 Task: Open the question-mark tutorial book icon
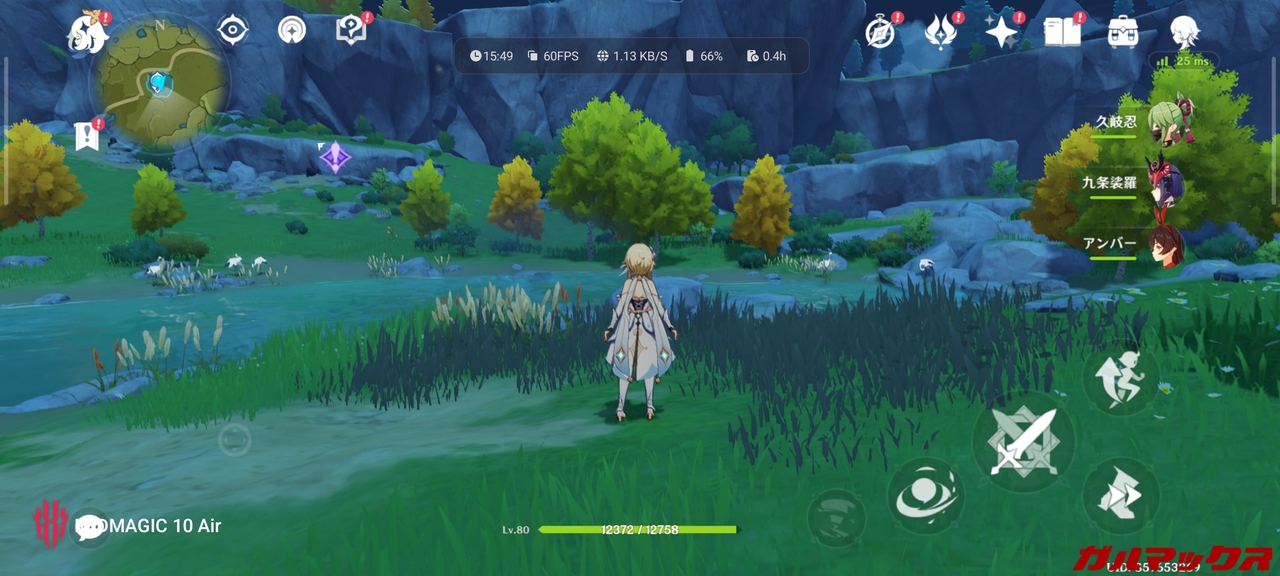(x=351, y=29)
